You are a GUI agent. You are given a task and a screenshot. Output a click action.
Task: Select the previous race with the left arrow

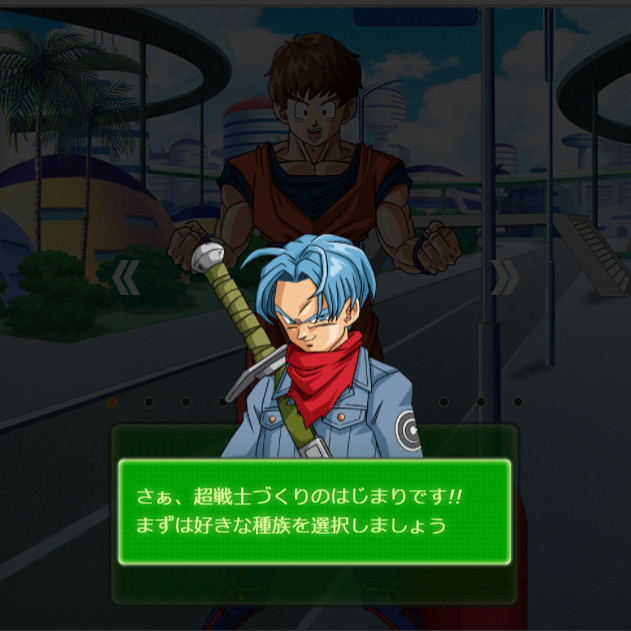pyautogui.click(x=125, y=278)
